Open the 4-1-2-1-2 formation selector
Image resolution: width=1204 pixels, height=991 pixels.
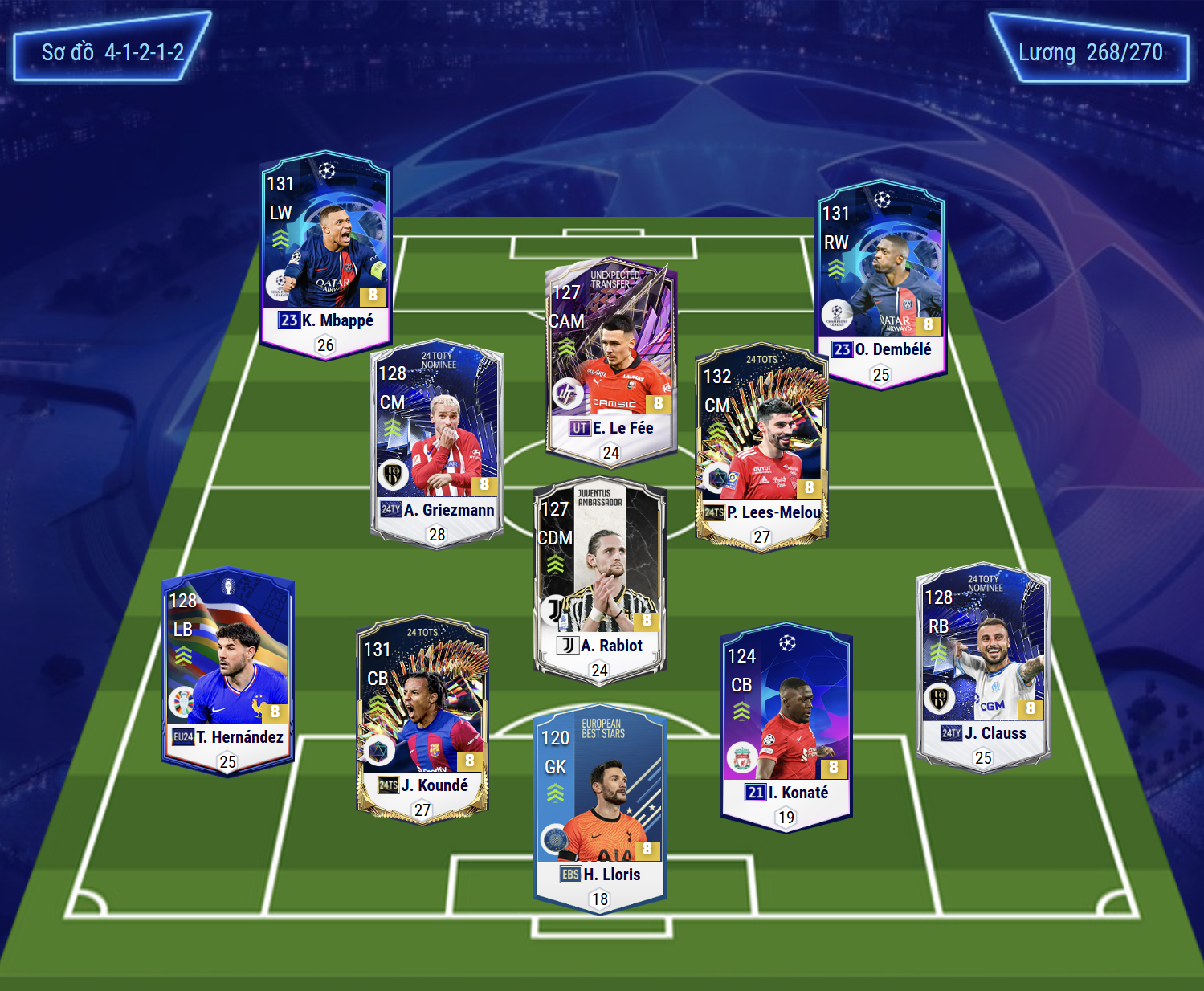tap(112, 48)
